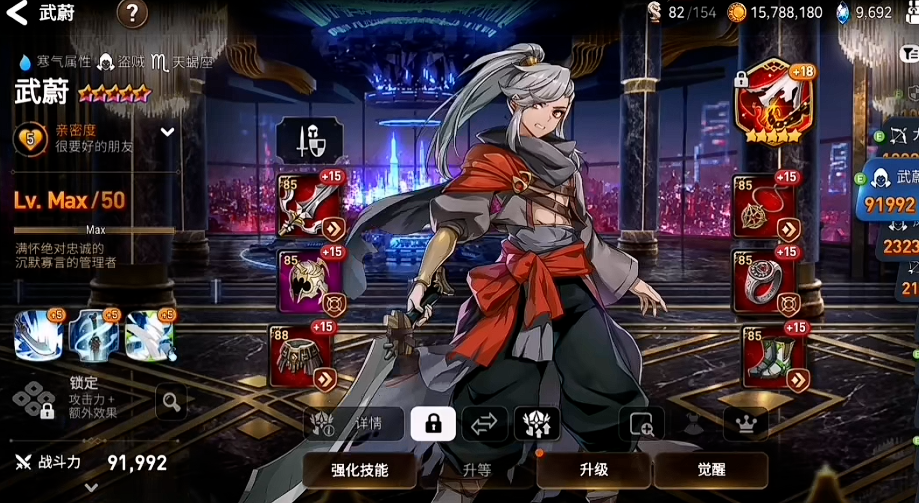Expand the 亲密度 intimacy dropdown arrow
Image resolution: width=919 pixels, height=503 pixels.
[167, 132]
